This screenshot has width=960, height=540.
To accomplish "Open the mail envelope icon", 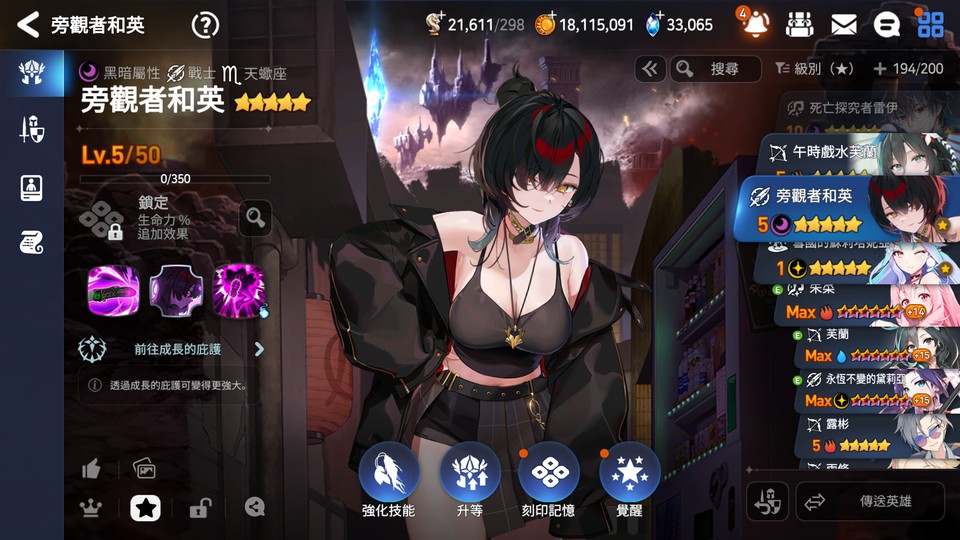I will [x=843, y=24].
